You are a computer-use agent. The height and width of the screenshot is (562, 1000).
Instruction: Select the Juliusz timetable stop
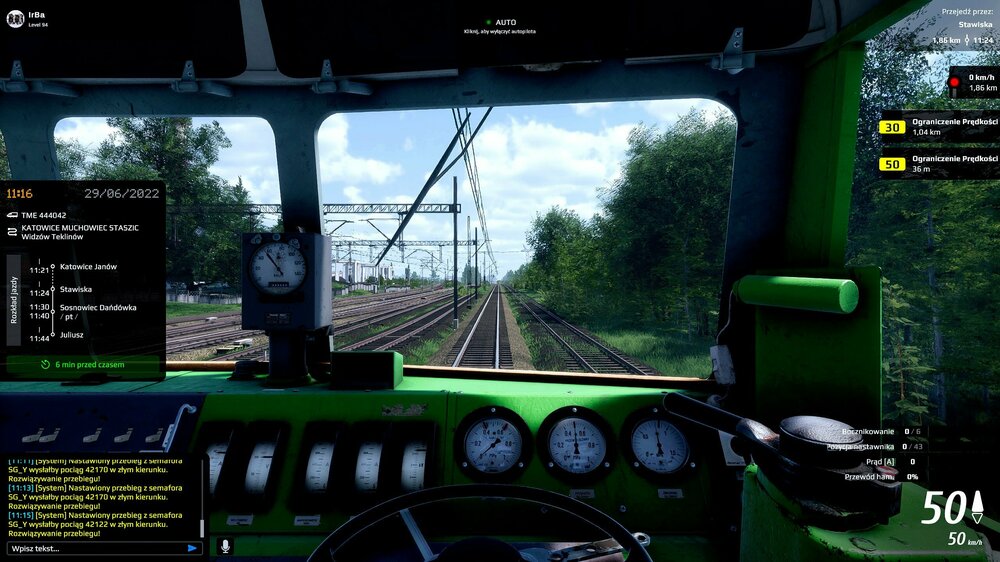[74, 337]
